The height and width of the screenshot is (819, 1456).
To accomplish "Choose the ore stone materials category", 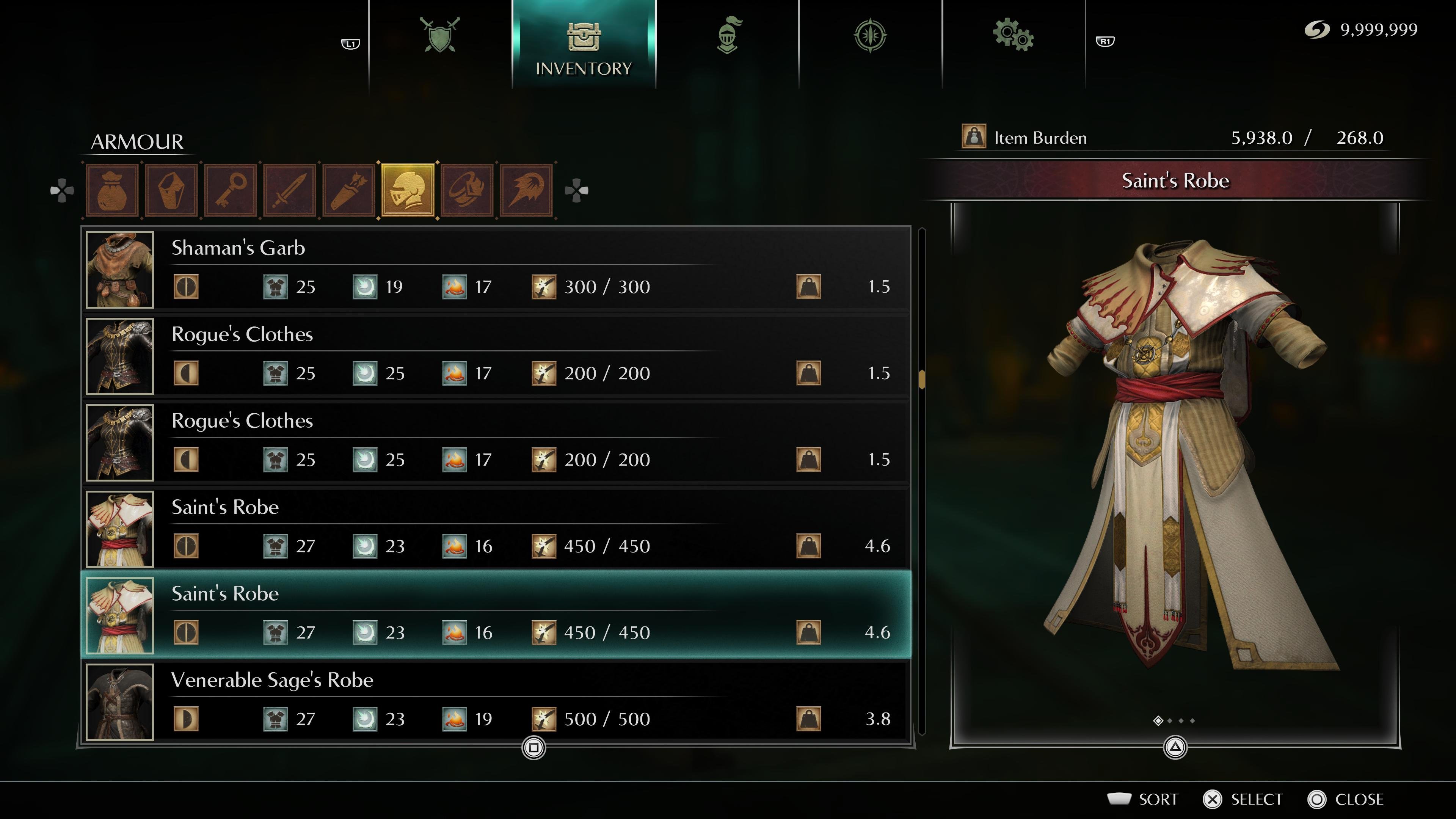I will coord(171,190).
